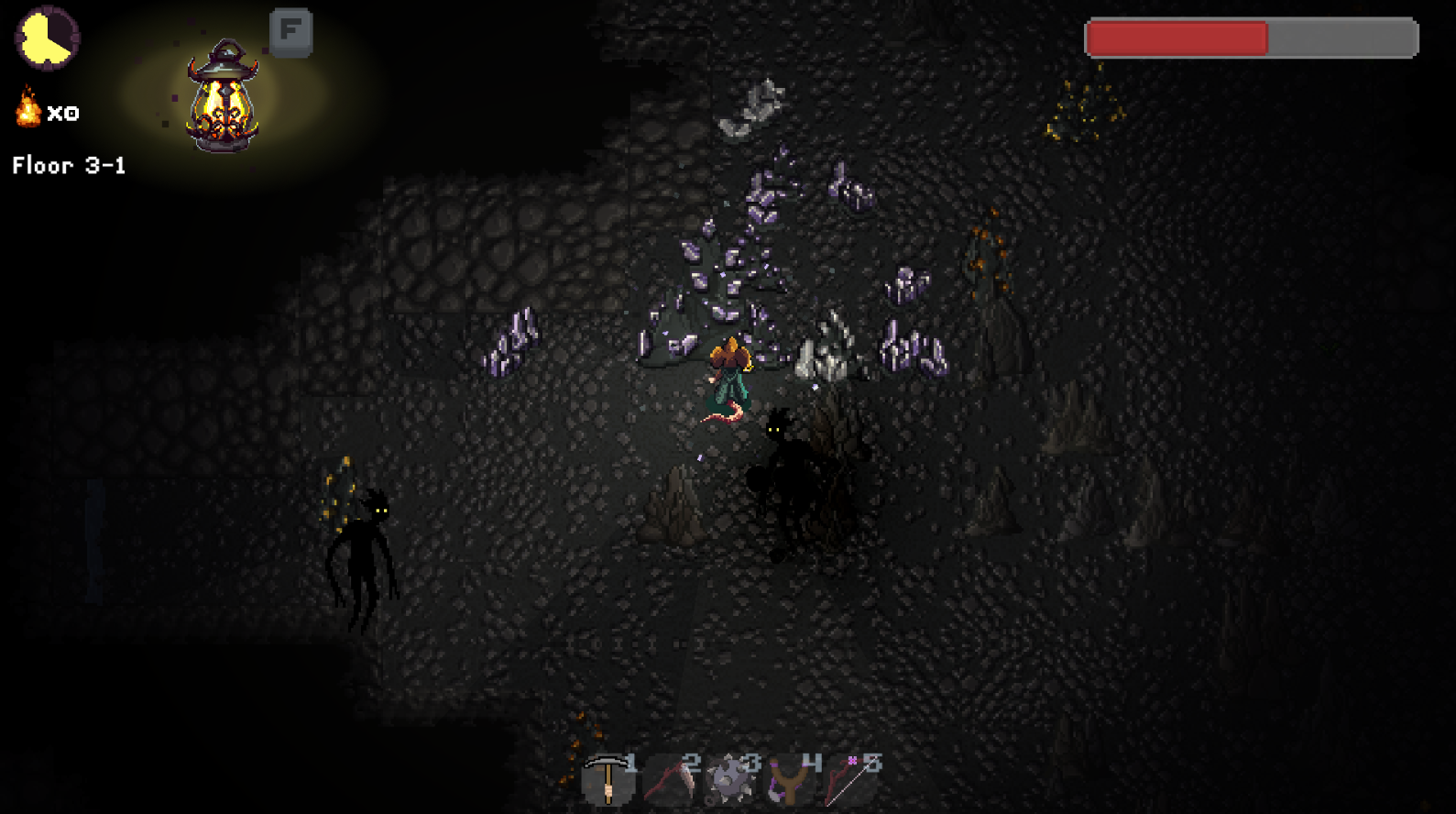The height and width of the screenshot is (814, 1456).
Task: Select the pickaxe in hotbar slot 1
Action: pyautogui.click(x=607, y=779)
